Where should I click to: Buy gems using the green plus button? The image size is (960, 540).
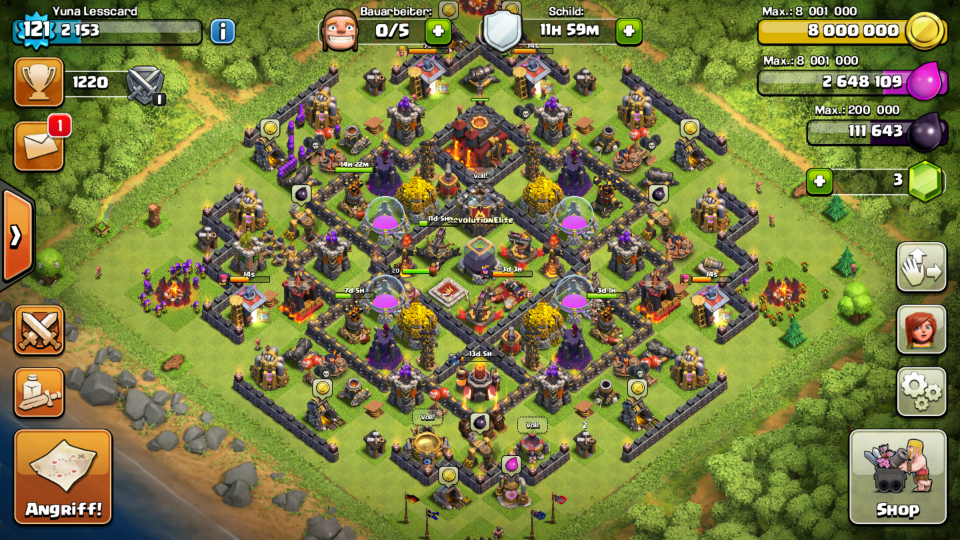tap(820, 182)
